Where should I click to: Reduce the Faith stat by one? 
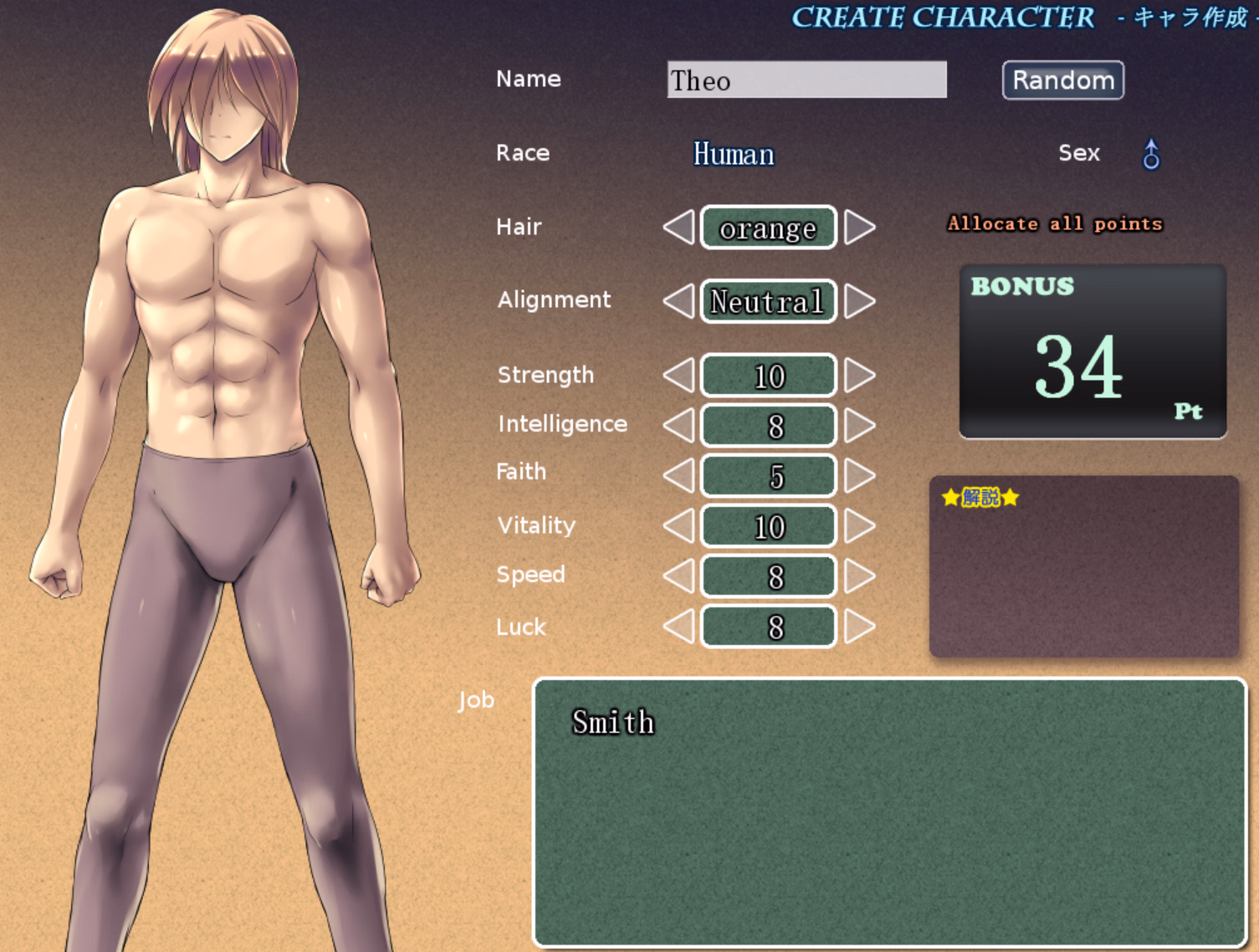[x=678, y=476]
